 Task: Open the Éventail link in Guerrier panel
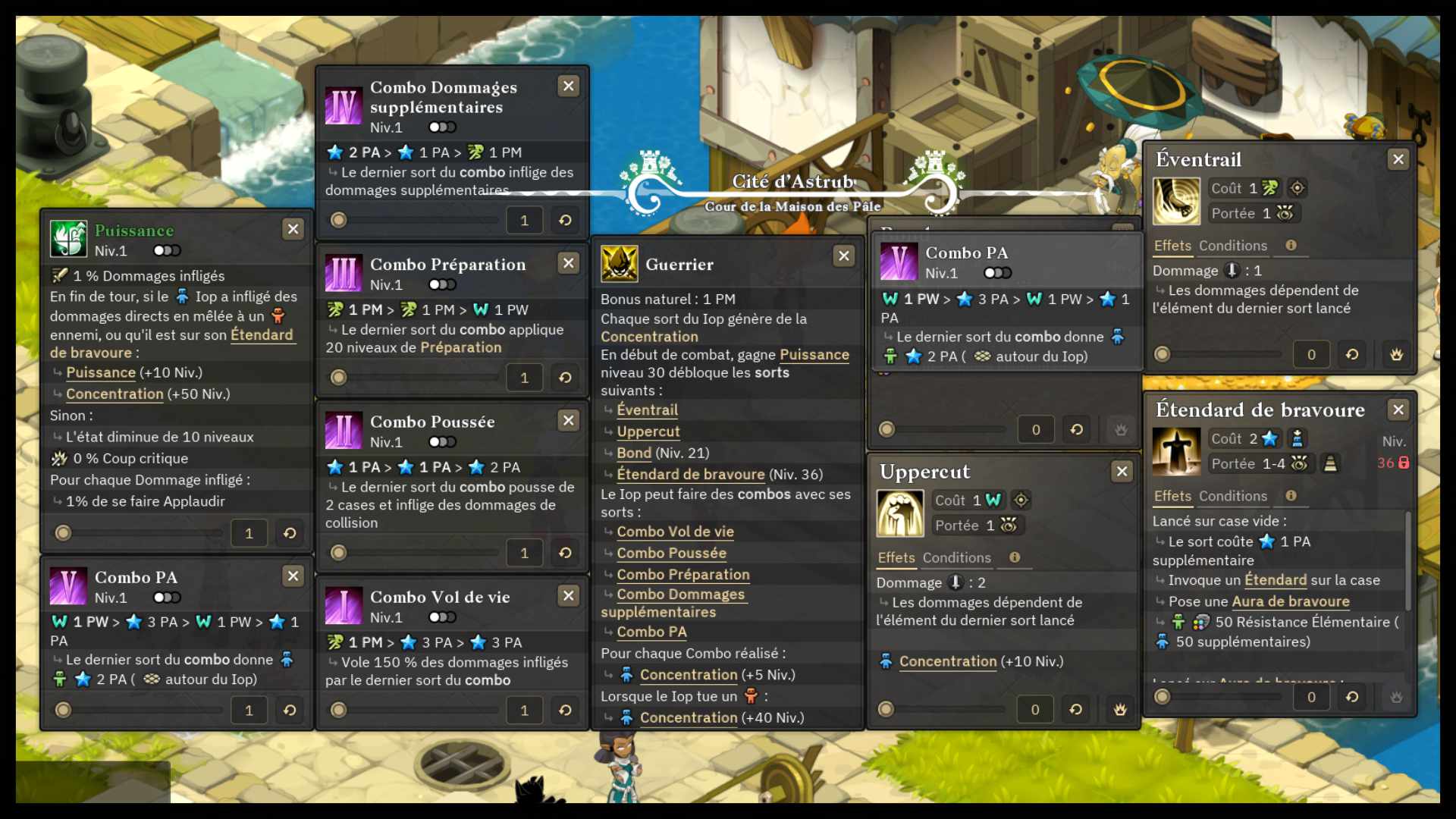point(647,410)
